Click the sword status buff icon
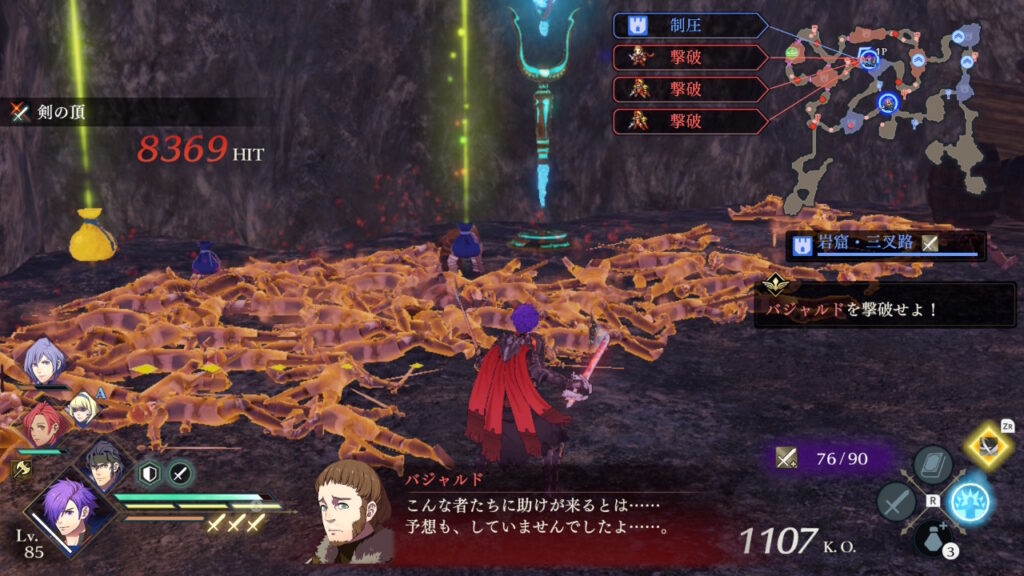1024x576 pixels. tap(180, 473)
